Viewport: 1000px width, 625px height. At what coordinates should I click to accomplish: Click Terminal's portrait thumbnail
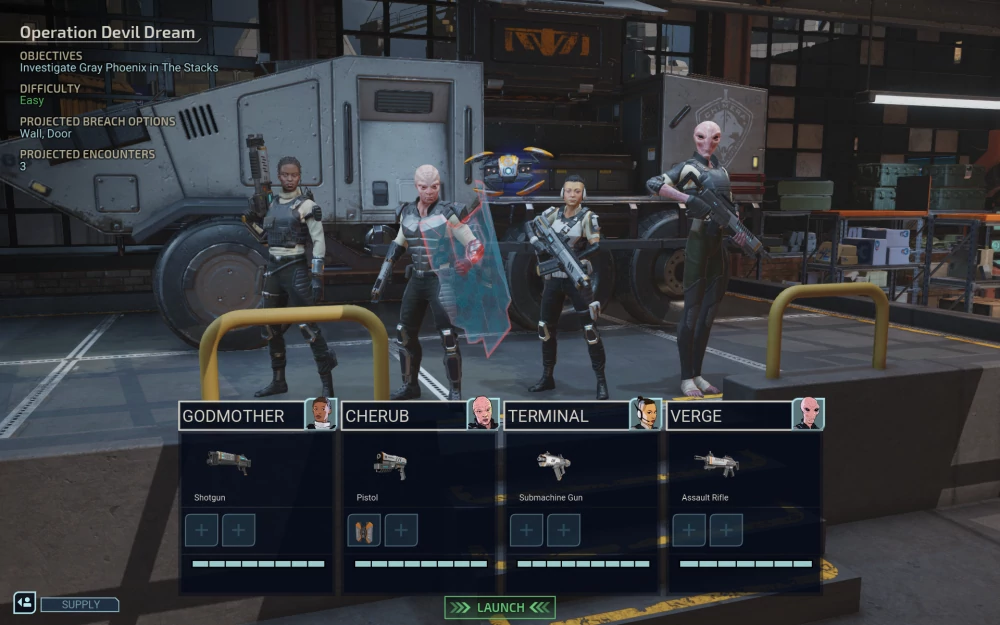[x=646, y=414]
